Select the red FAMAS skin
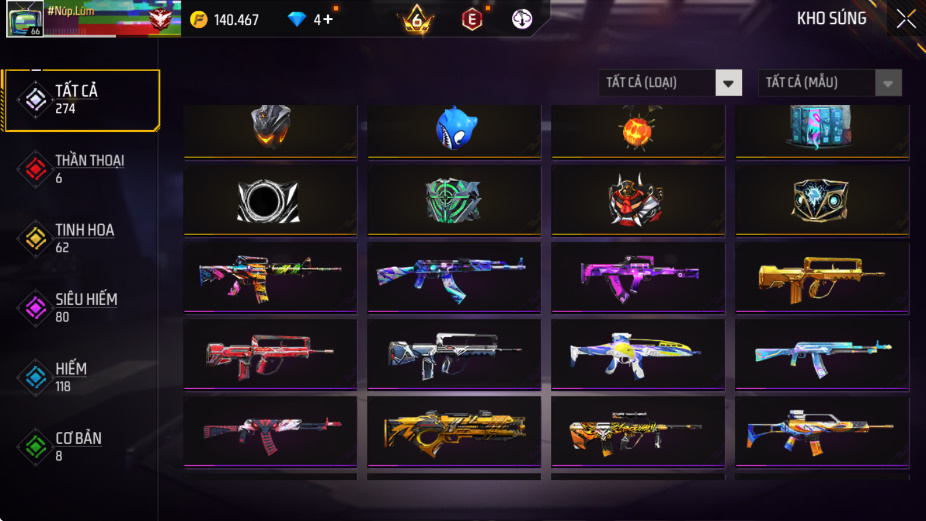Image resolution: width=926 pixels, height=521 pixels. [270, 352]
